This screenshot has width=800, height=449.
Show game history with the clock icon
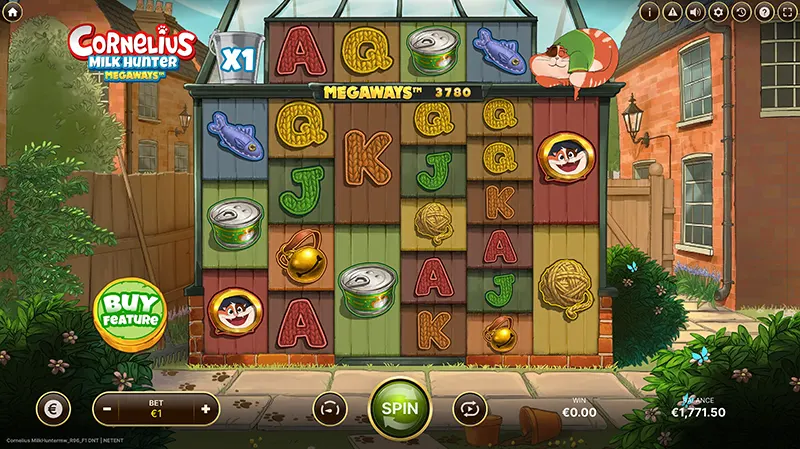point(741,12)
